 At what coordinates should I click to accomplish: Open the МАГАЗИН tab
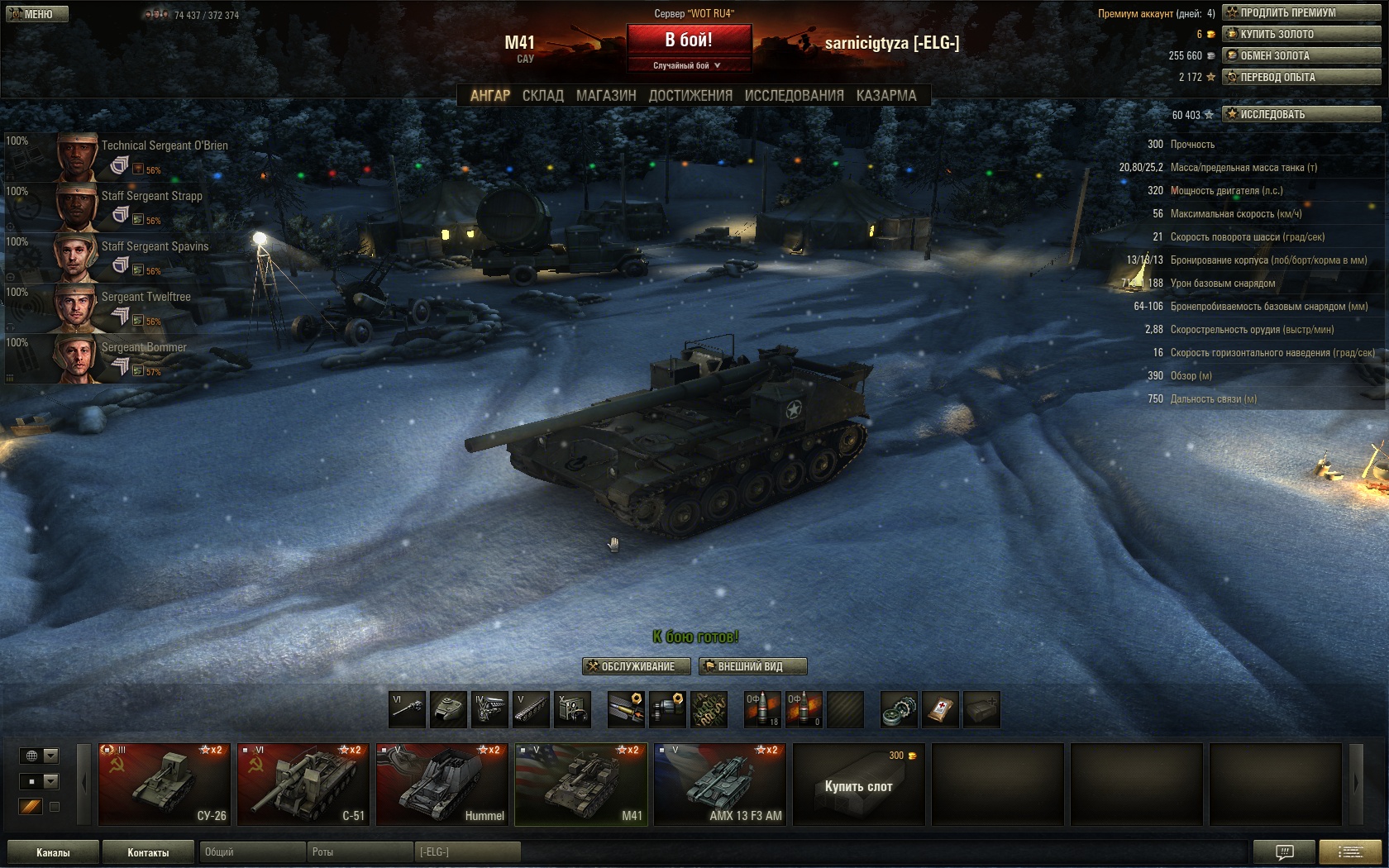tap(606, 96)
